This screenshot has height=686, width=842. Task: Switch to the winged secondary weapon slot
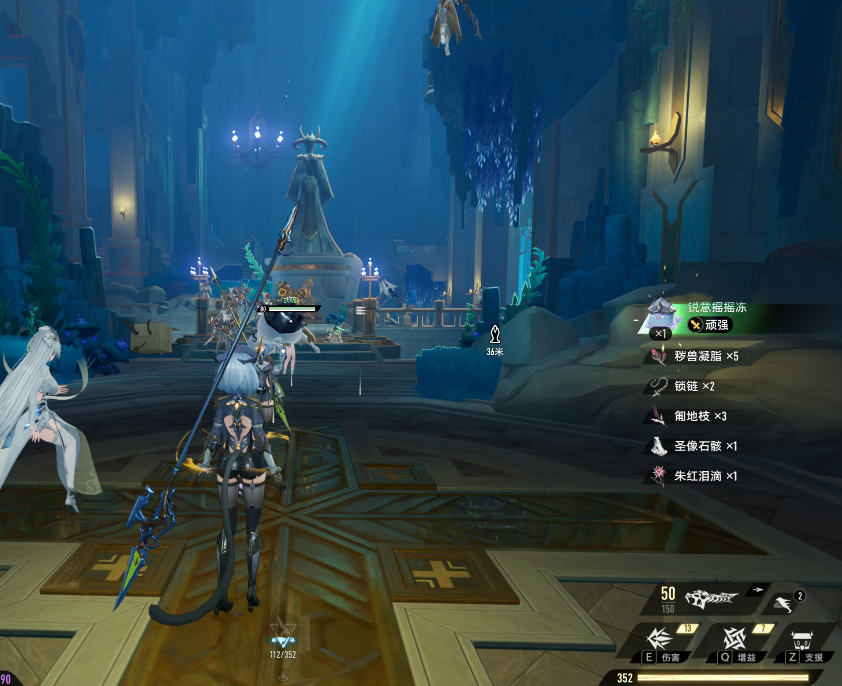click(x=784, y=602)
